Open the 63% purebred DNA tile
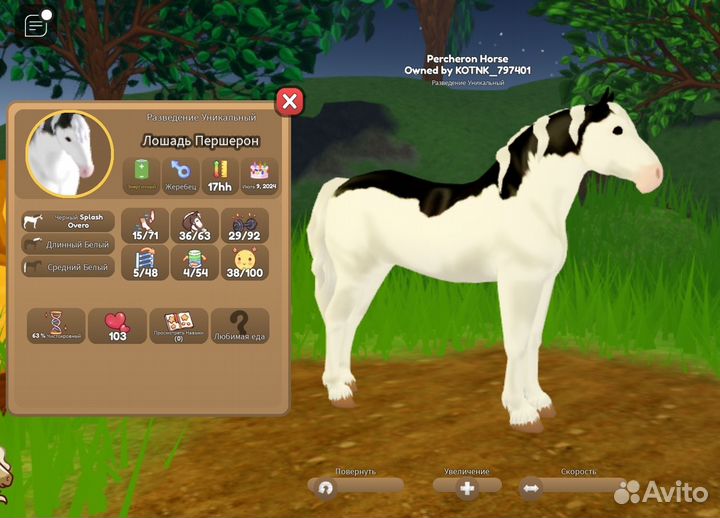 pos(56,326)
